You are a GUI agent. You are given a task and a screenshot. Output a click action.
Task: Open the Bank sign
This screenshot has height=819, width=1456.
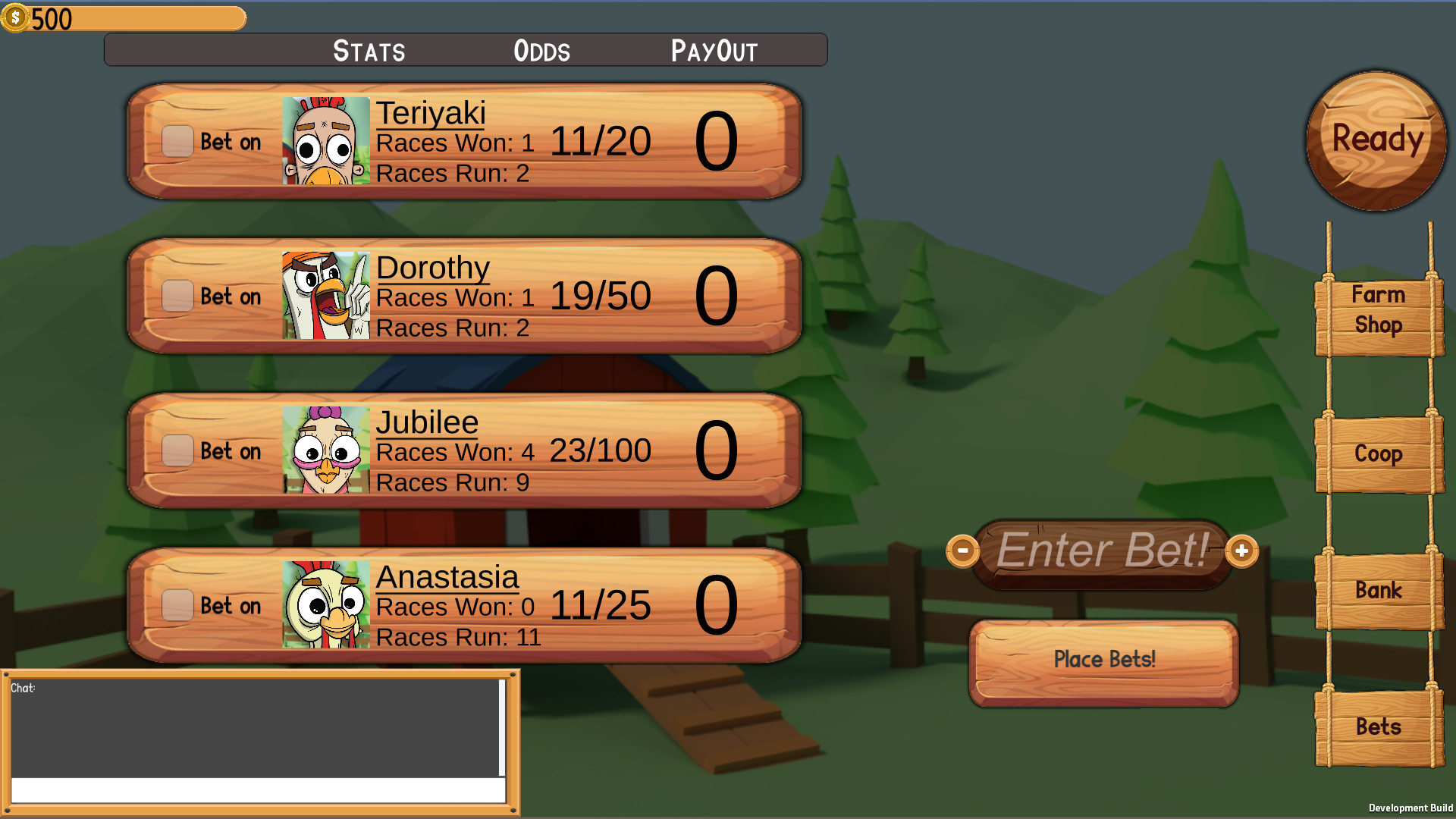coord(1377,589)
